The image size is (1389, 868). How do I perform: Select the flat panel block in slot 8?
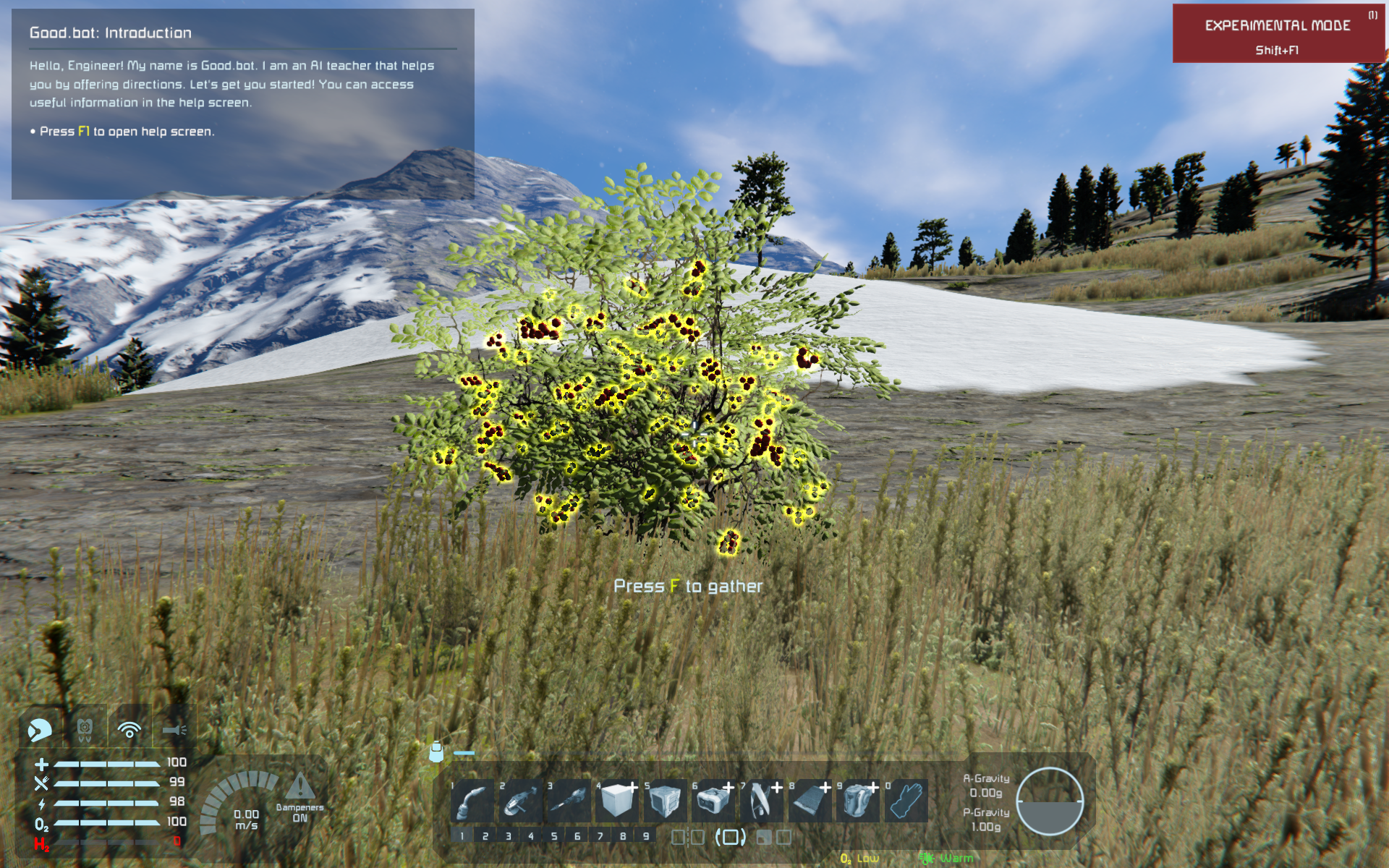click(810, 801)
